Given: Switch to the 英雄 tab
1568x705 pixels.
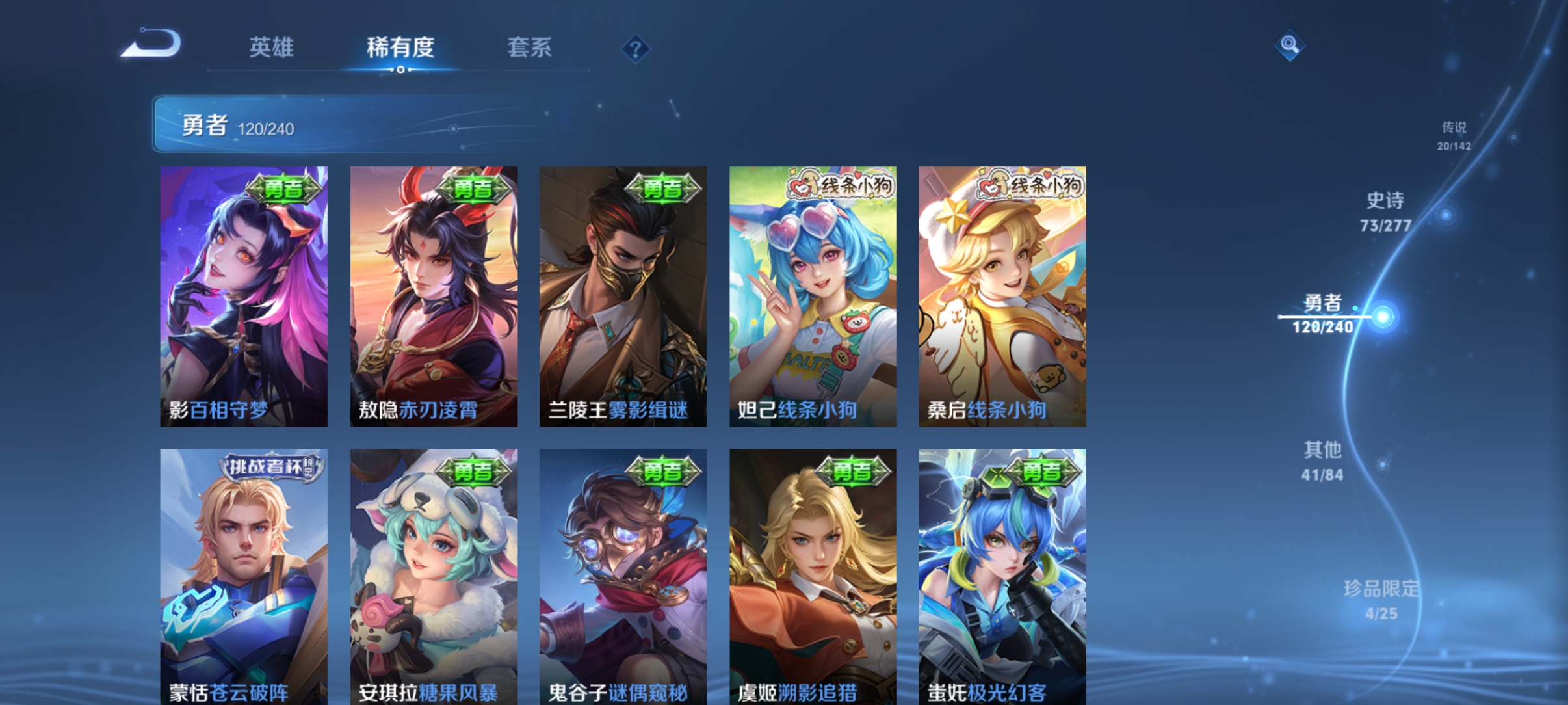Looking at the screenshot, I should point(271,48).
